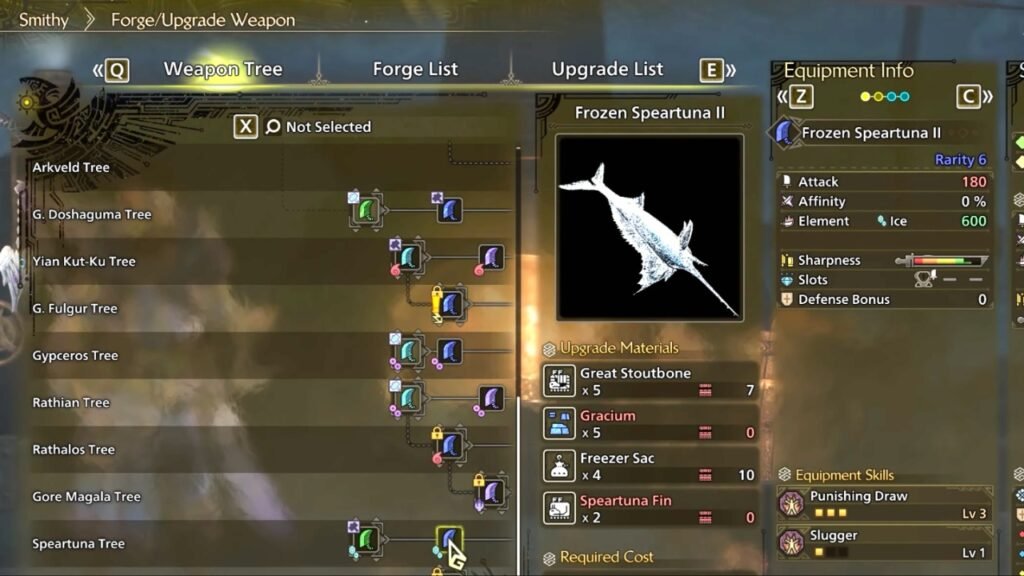Select the Gracium material row
Image resolution: width=1024 pixels, height=576 pixels.
point(650,423)
